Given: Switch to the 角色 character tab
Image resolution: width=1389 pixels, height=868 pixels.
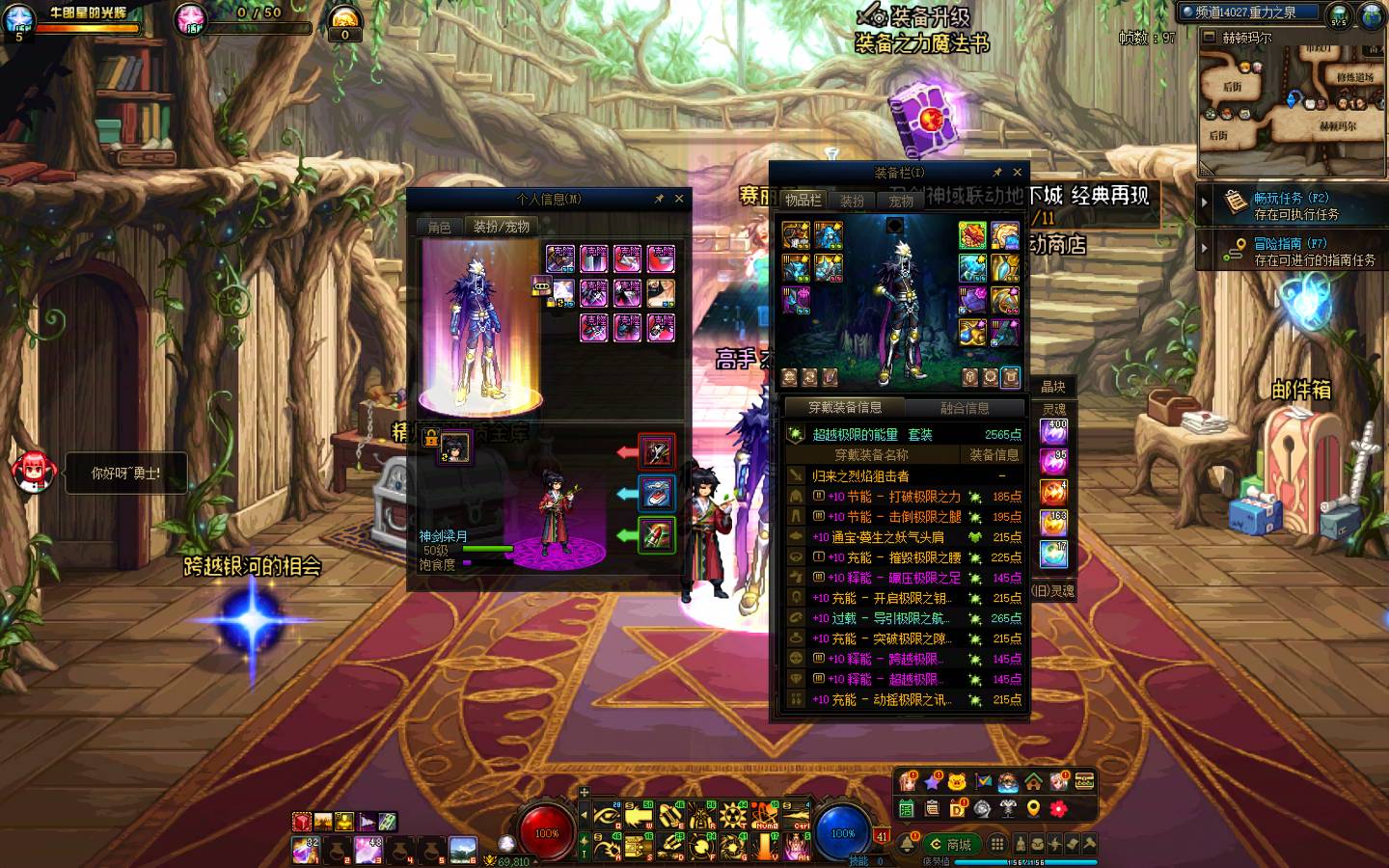Looking at the screenshot, I should tap(439, 227).
